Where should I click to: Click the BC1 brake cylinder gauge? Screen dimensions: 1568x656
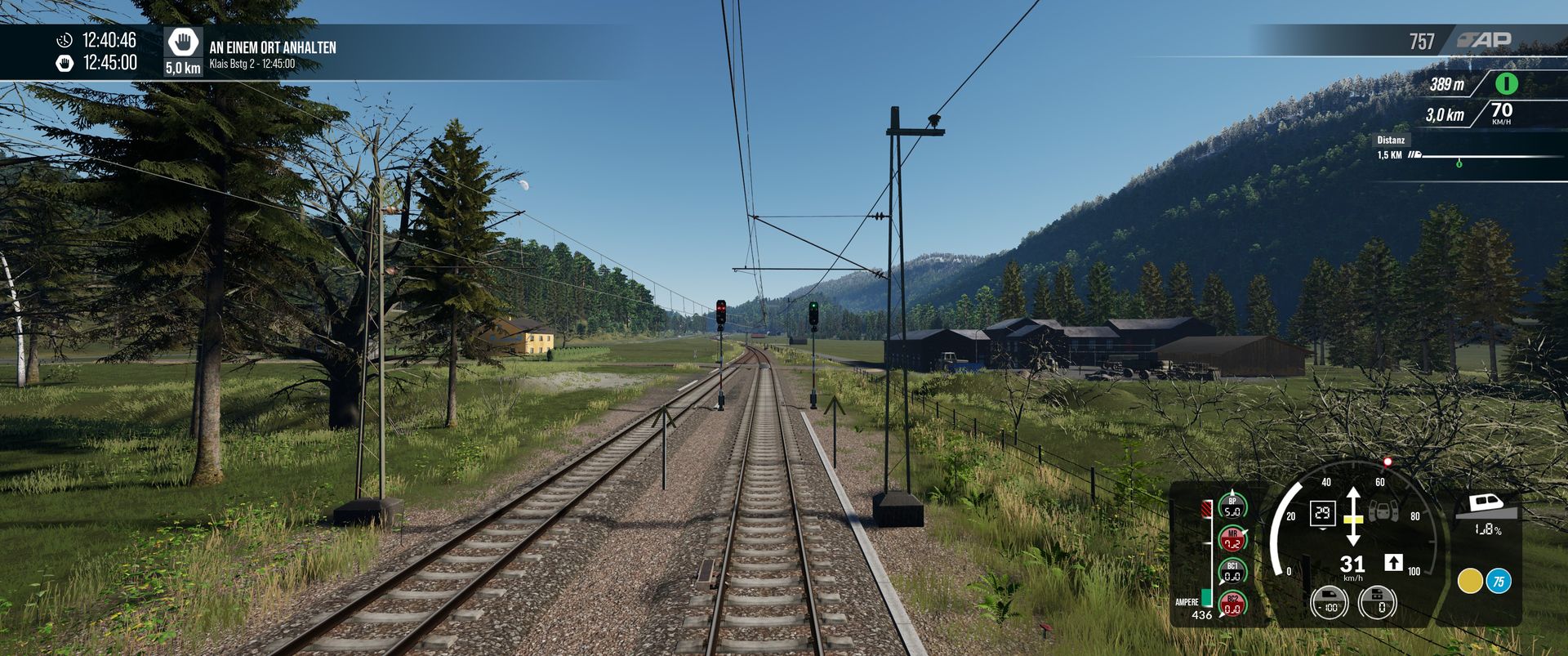click(x=1232, y=572)
